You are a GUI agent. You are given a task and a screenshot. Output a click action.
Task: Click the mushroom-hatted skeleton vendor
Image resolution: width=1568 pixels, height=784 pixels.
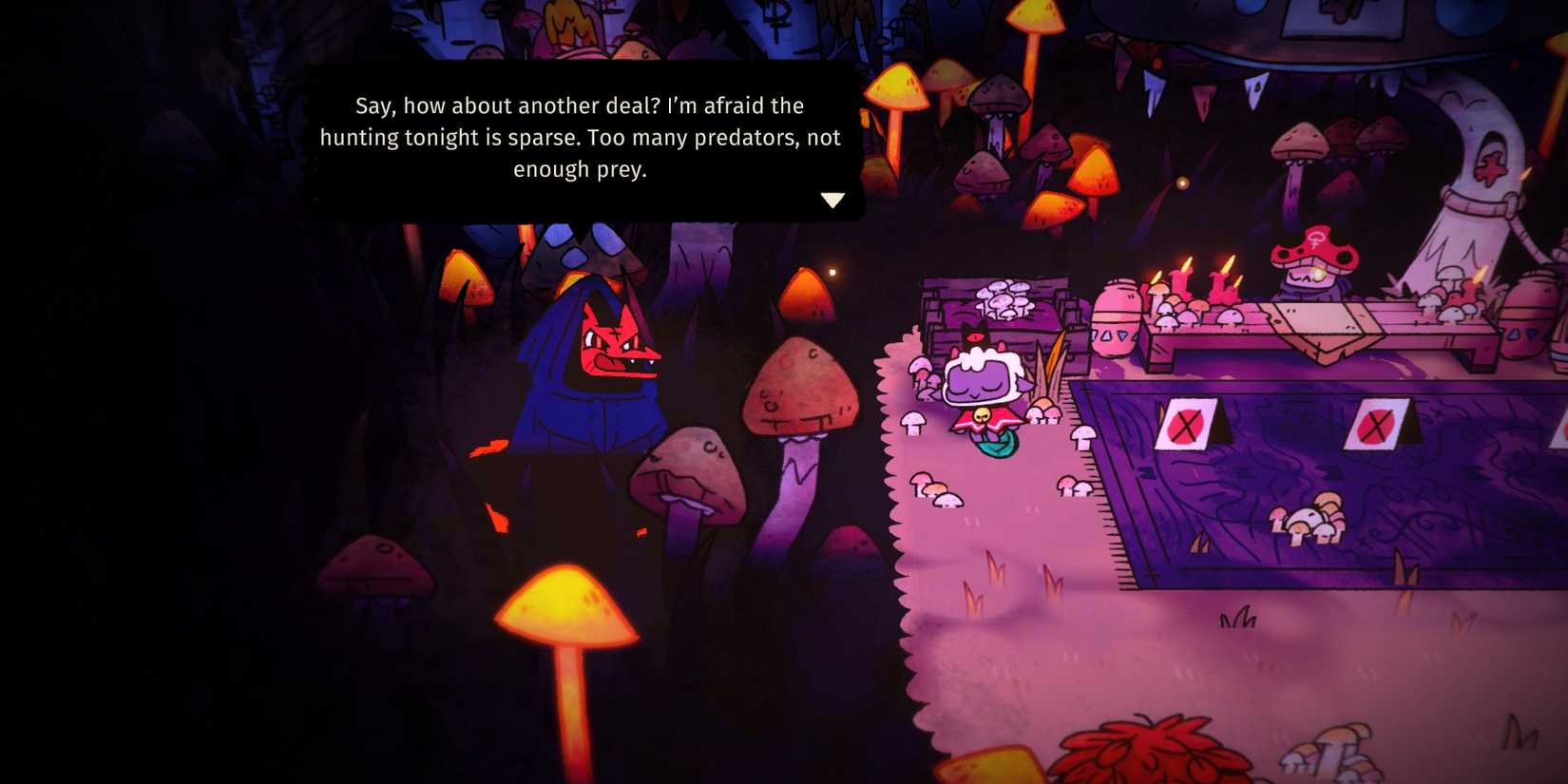(1311, 276)
